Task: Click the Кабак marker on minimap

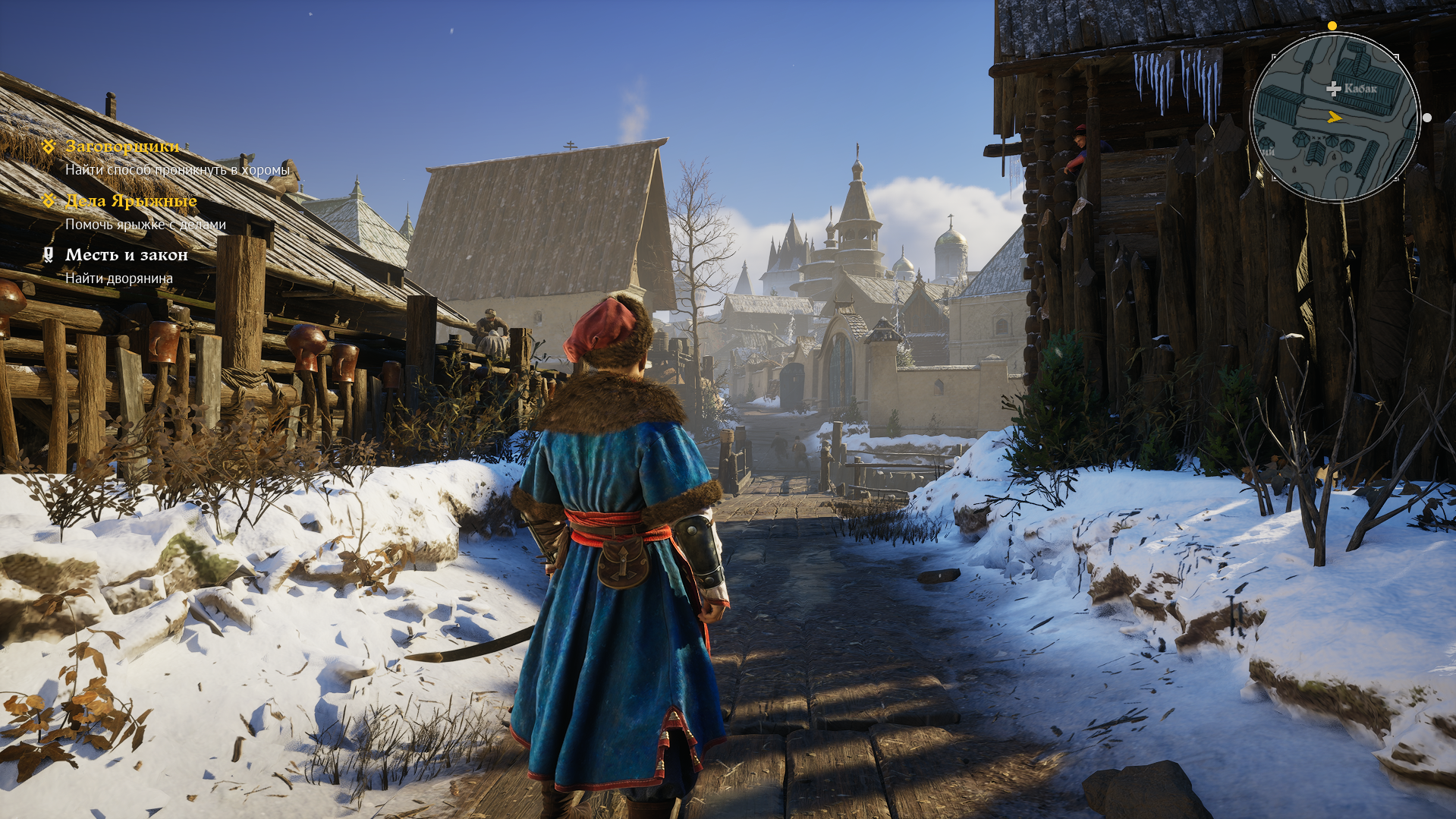Action: tap(1333, 90)
